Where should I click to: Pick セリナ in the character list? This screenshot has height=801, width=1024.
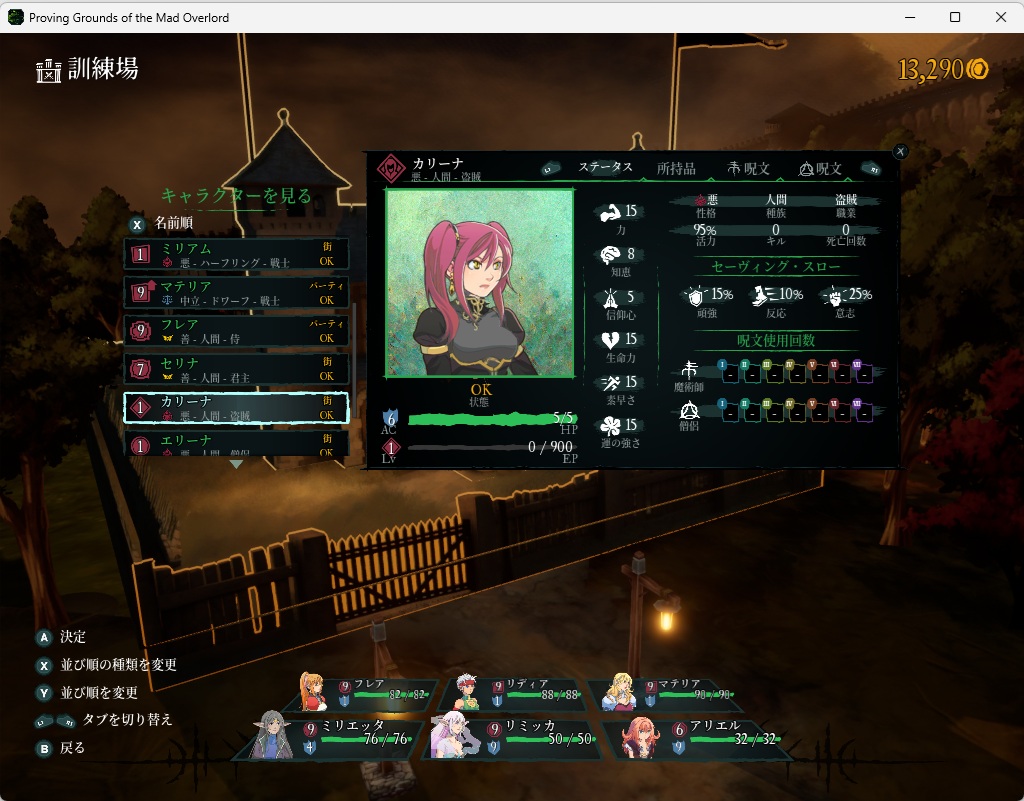236,369
